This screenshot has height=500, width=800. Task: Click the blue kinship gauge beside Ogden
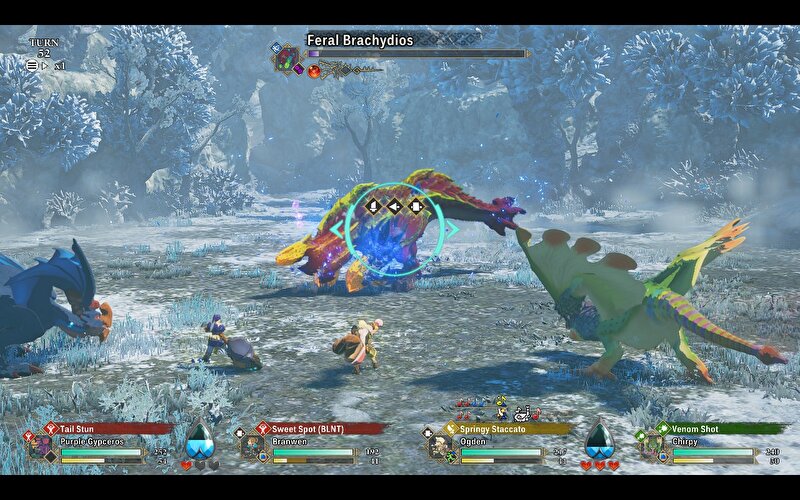[598, 438]
